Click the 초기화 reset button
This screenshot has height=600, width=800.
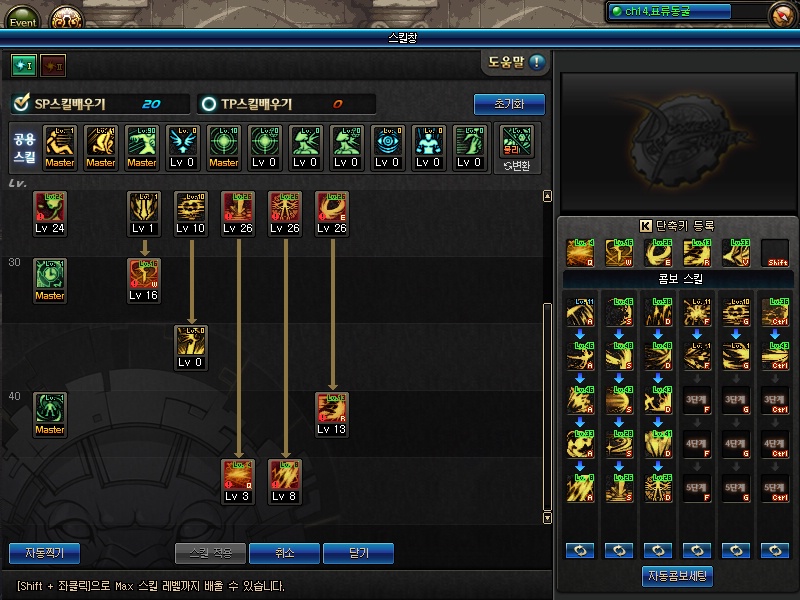(509, 104)
